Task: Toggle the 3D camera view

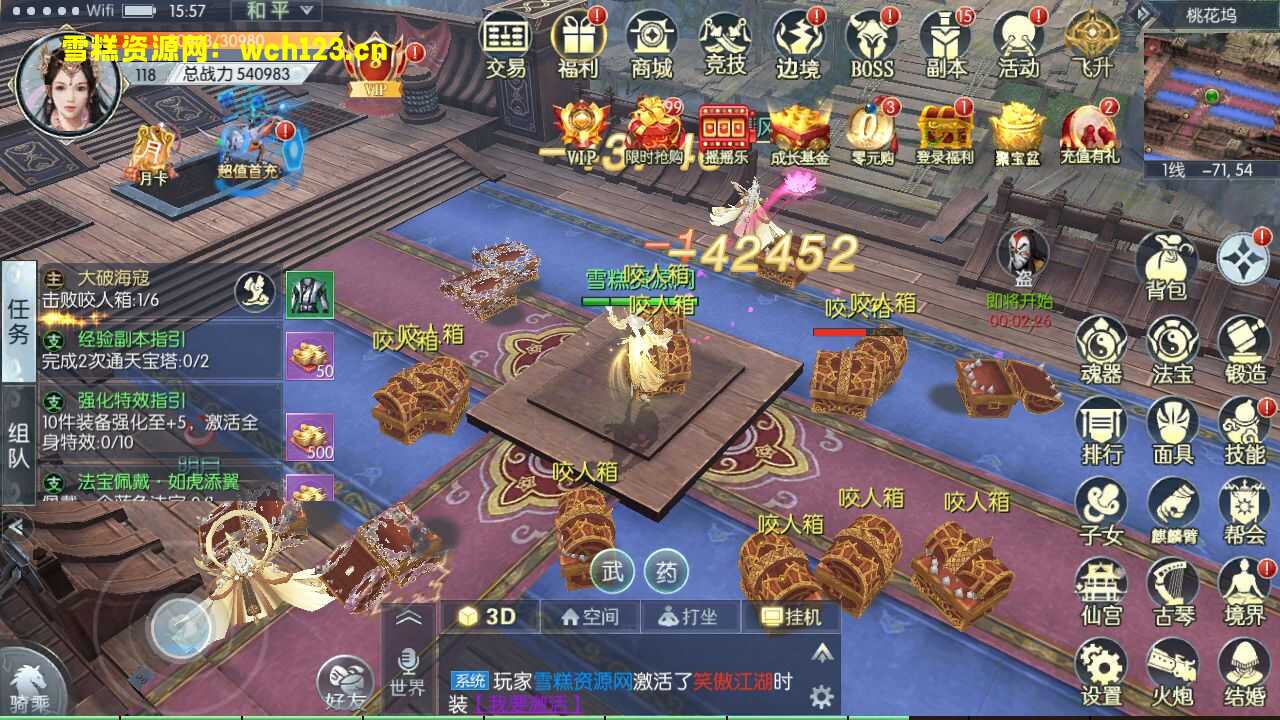Action: [490, 616]
